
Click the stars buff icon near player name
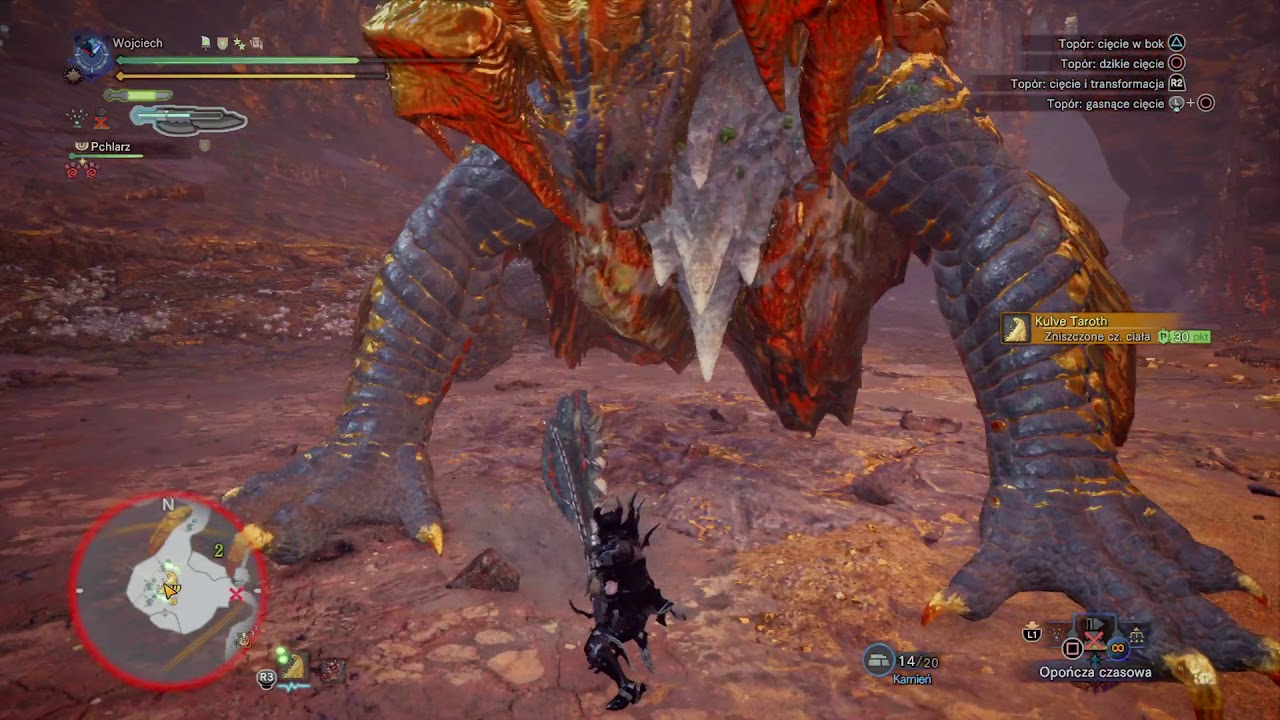pos(239,44)
